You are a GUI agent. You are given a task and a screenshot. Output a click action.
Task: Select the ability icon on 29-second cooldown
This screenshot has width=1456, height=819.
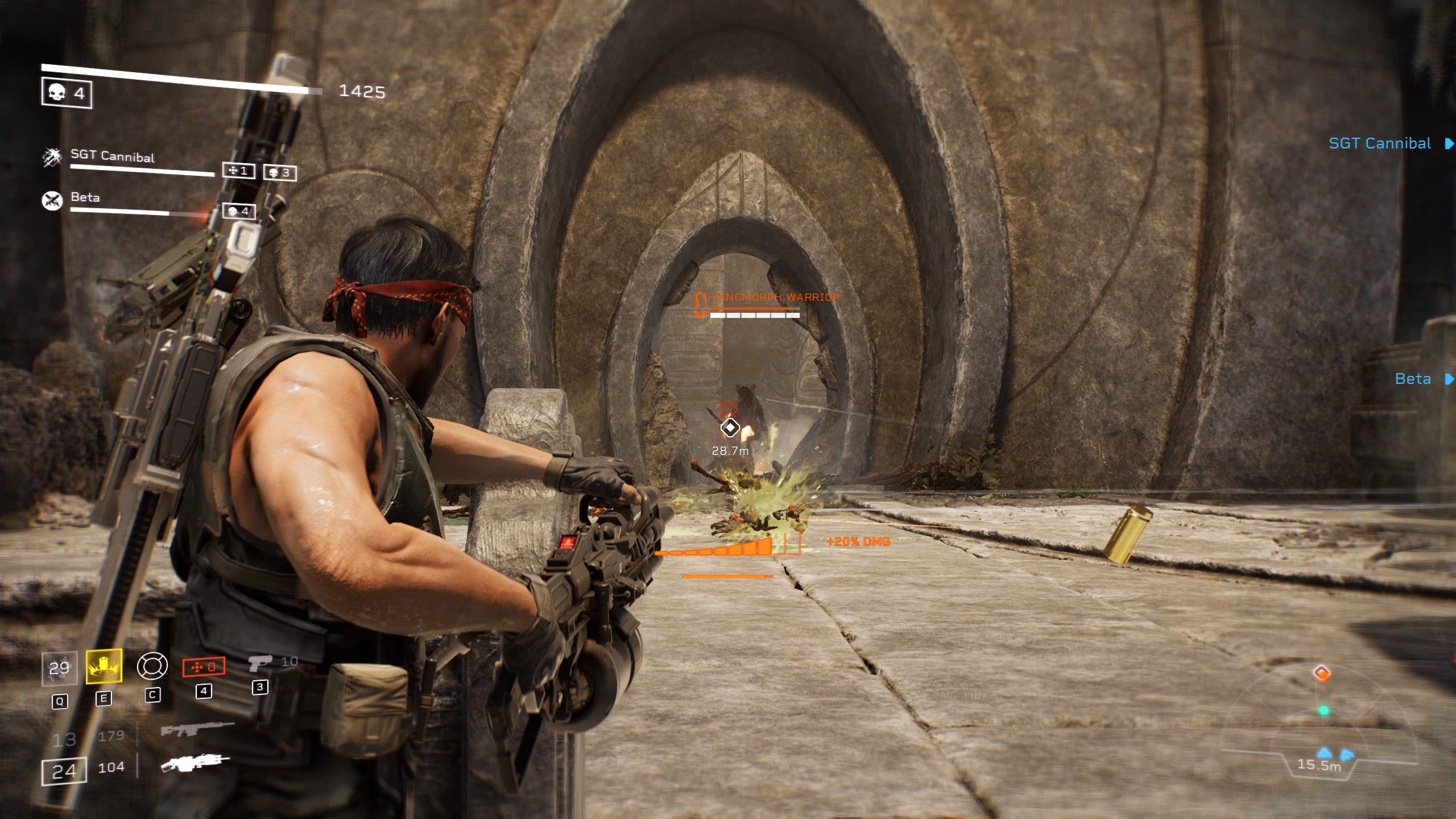[x=59, y=668]
